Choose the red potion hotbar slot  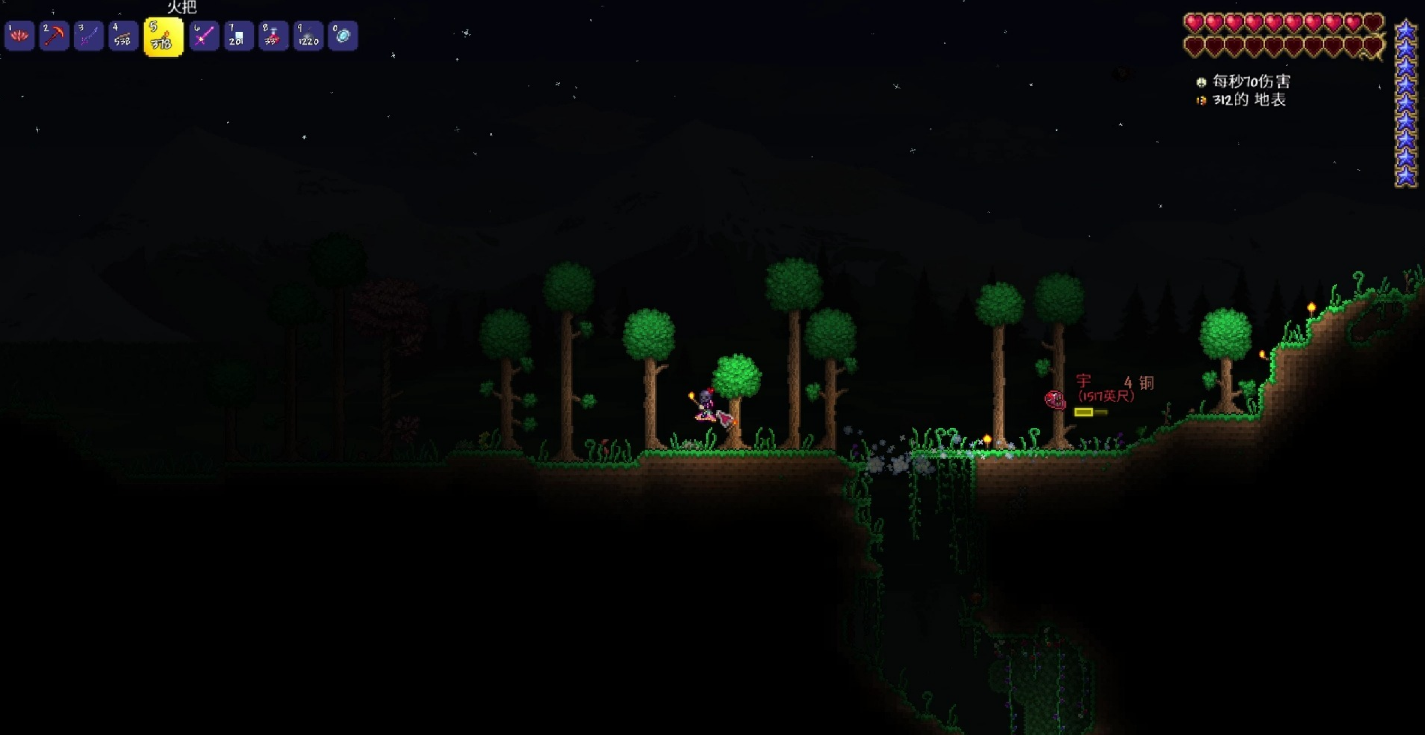[273, 36]
